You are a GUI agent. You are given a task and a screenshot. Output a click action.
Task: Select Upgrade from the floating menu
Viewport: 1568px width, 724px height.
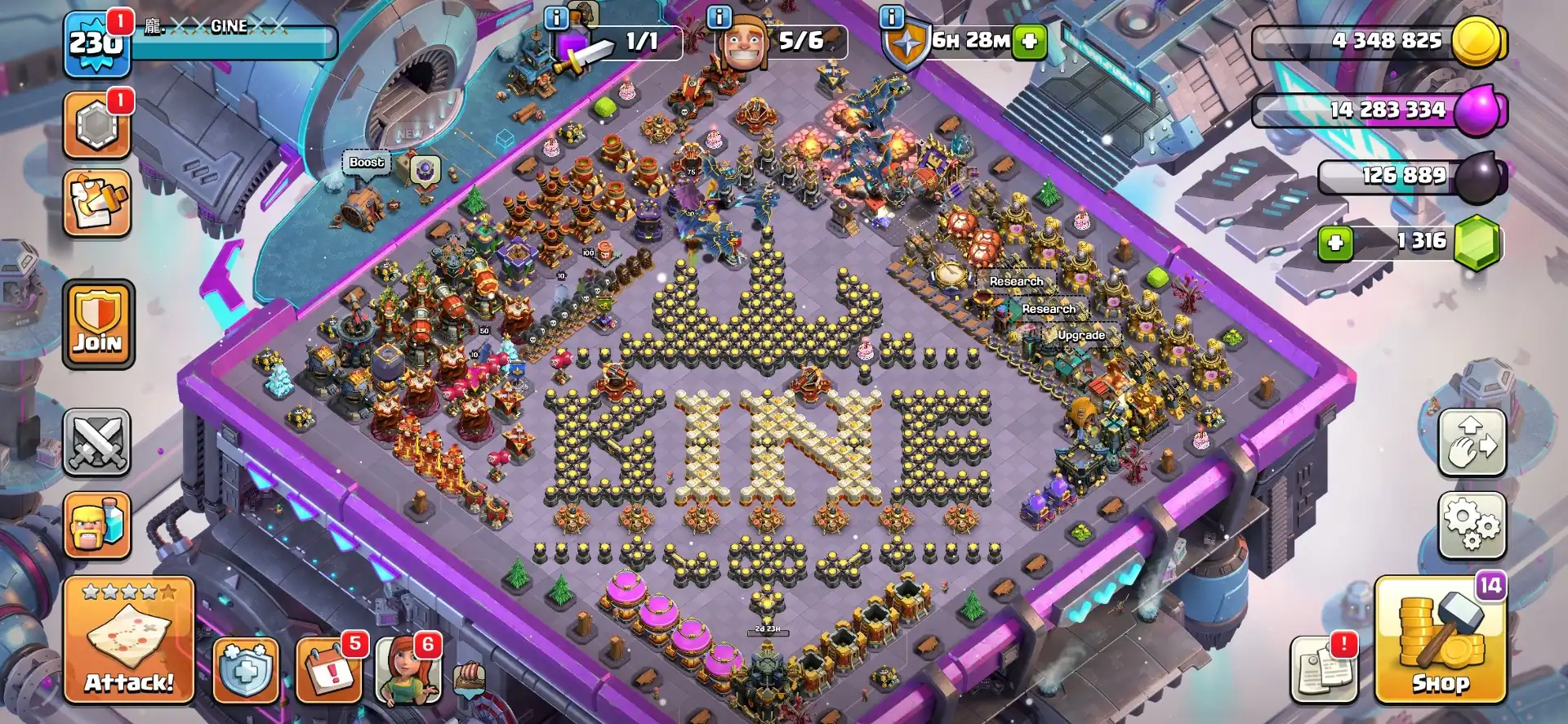[x=1080, y=334]
